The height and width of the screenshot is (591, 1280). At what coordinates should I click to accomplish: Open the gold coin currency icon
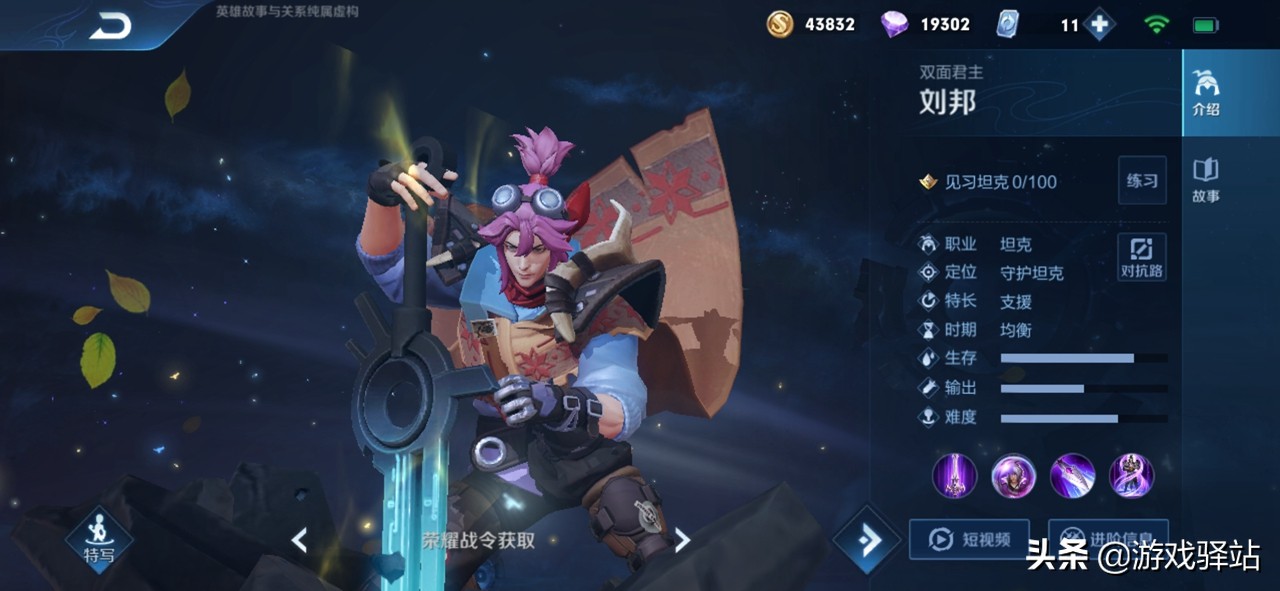point(780,25)
